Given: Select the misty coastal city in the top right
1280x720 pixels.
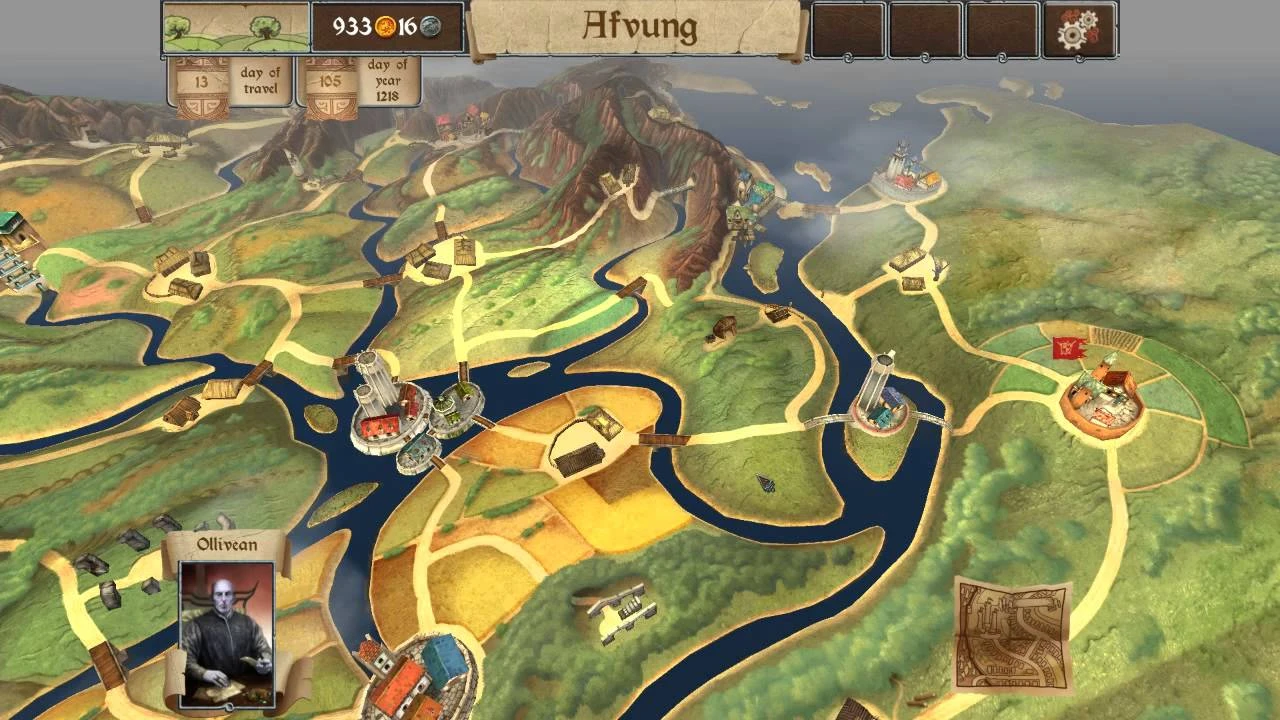Looking at the screenshot, I should [905, 175].
